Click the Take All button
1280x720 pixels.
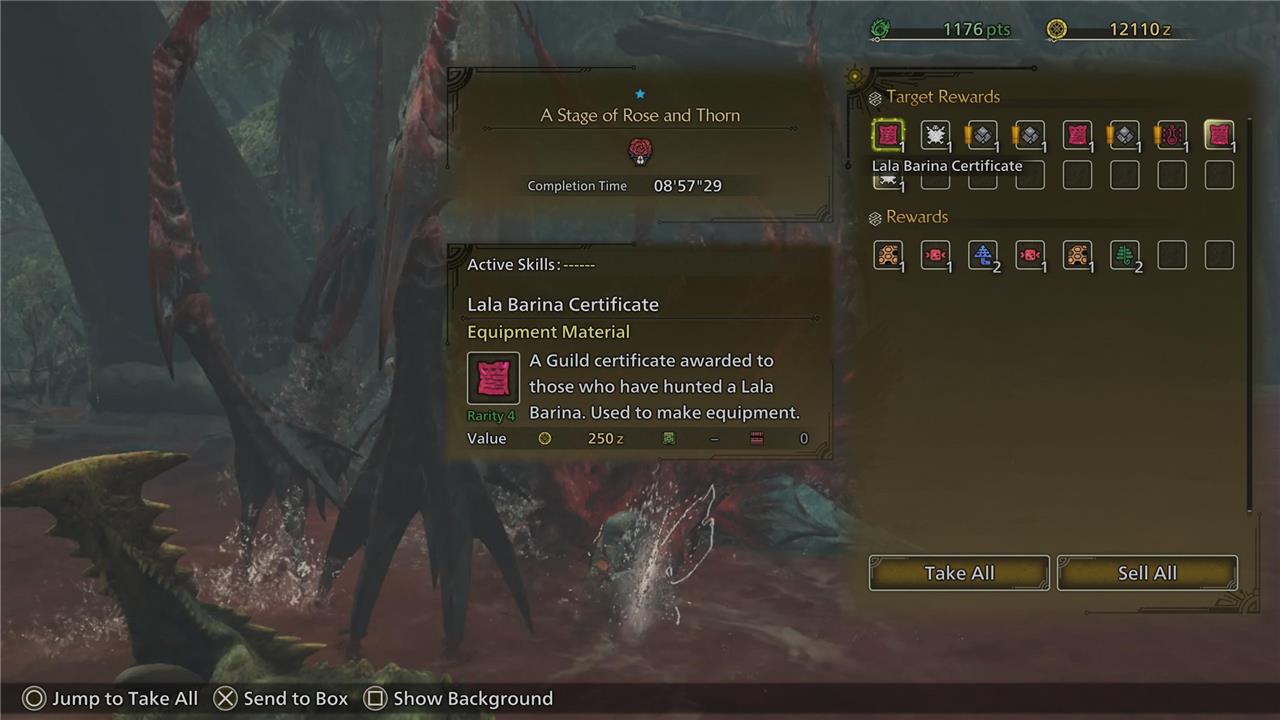pyautogui.click(x=959, y=573)
